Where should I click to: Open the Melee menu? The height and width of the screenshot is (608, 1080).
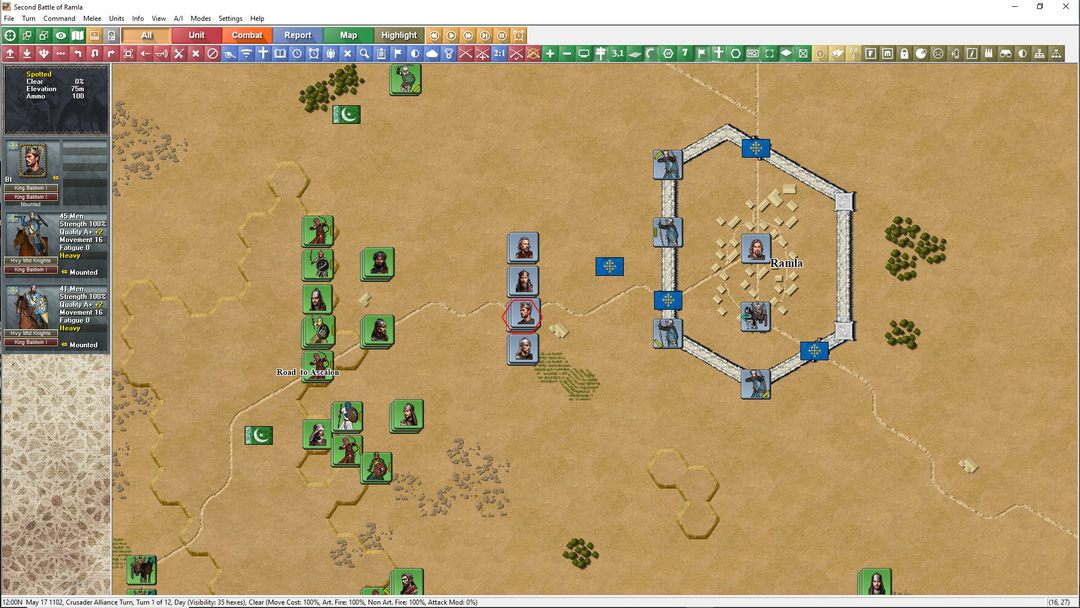coord(92,19)
